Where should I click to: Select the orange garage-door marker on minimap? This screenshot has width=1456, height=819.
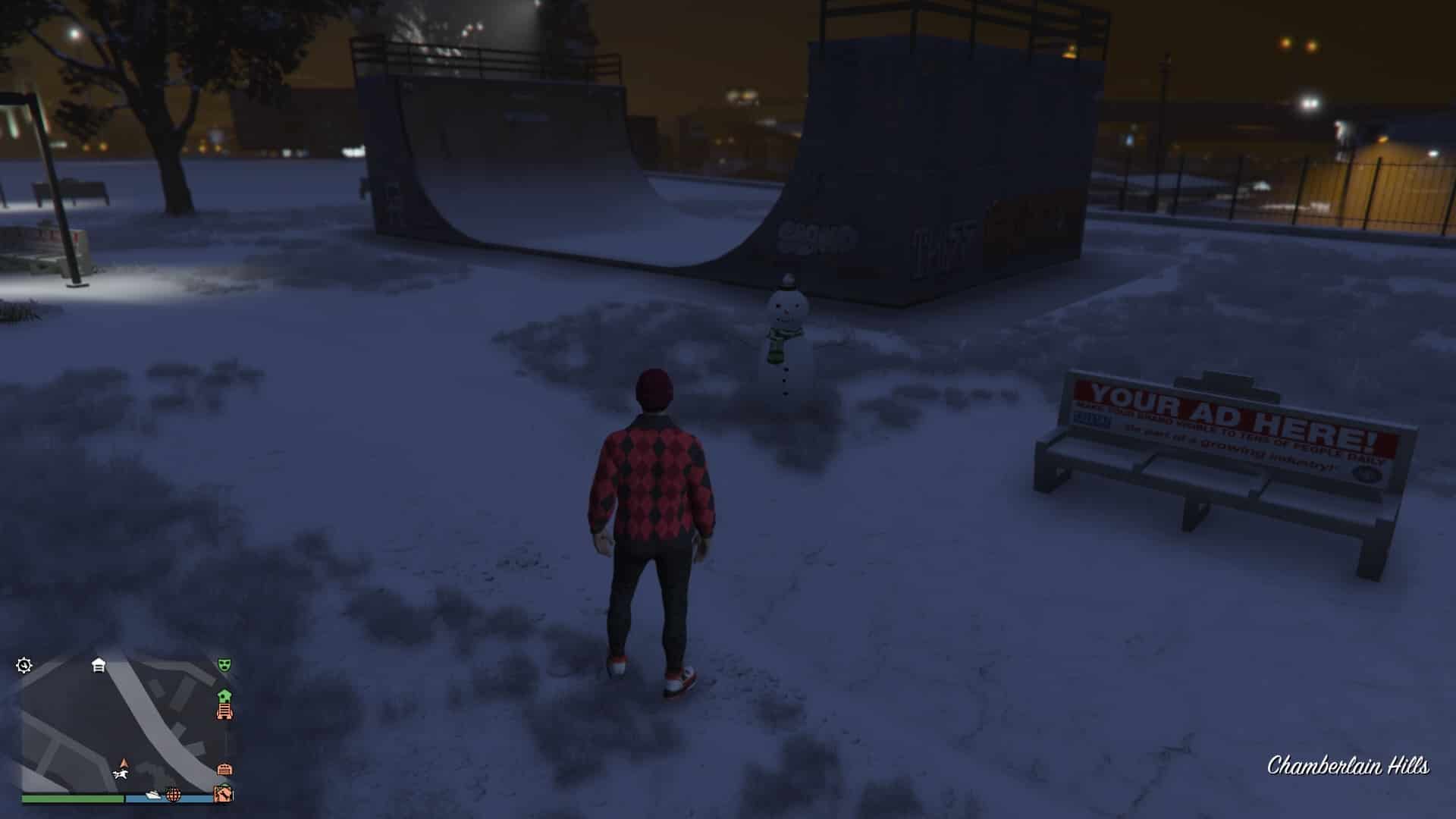pyautogui.click(x=224, y=769)
